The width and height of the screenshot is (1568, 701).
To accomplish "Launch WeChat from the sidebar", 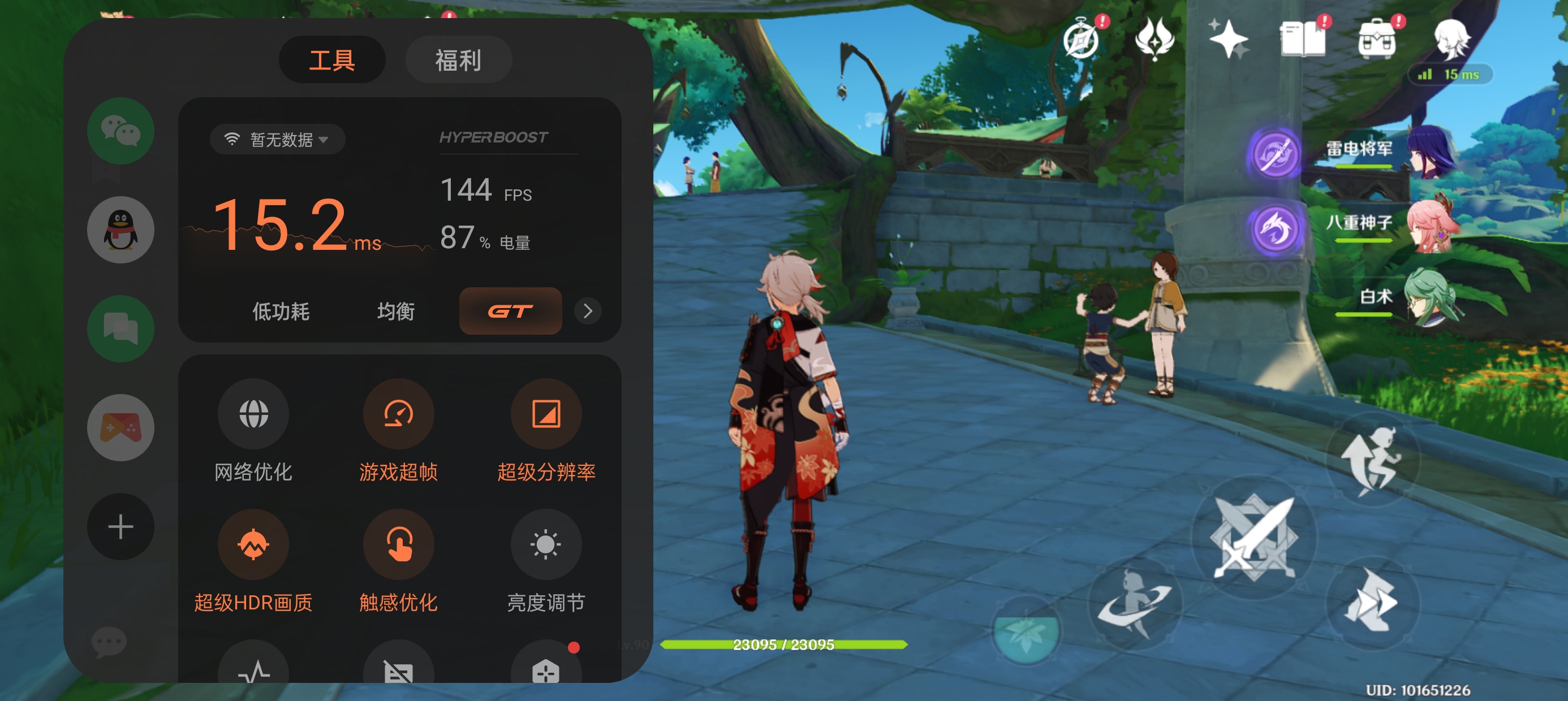I will click(120, 131).
